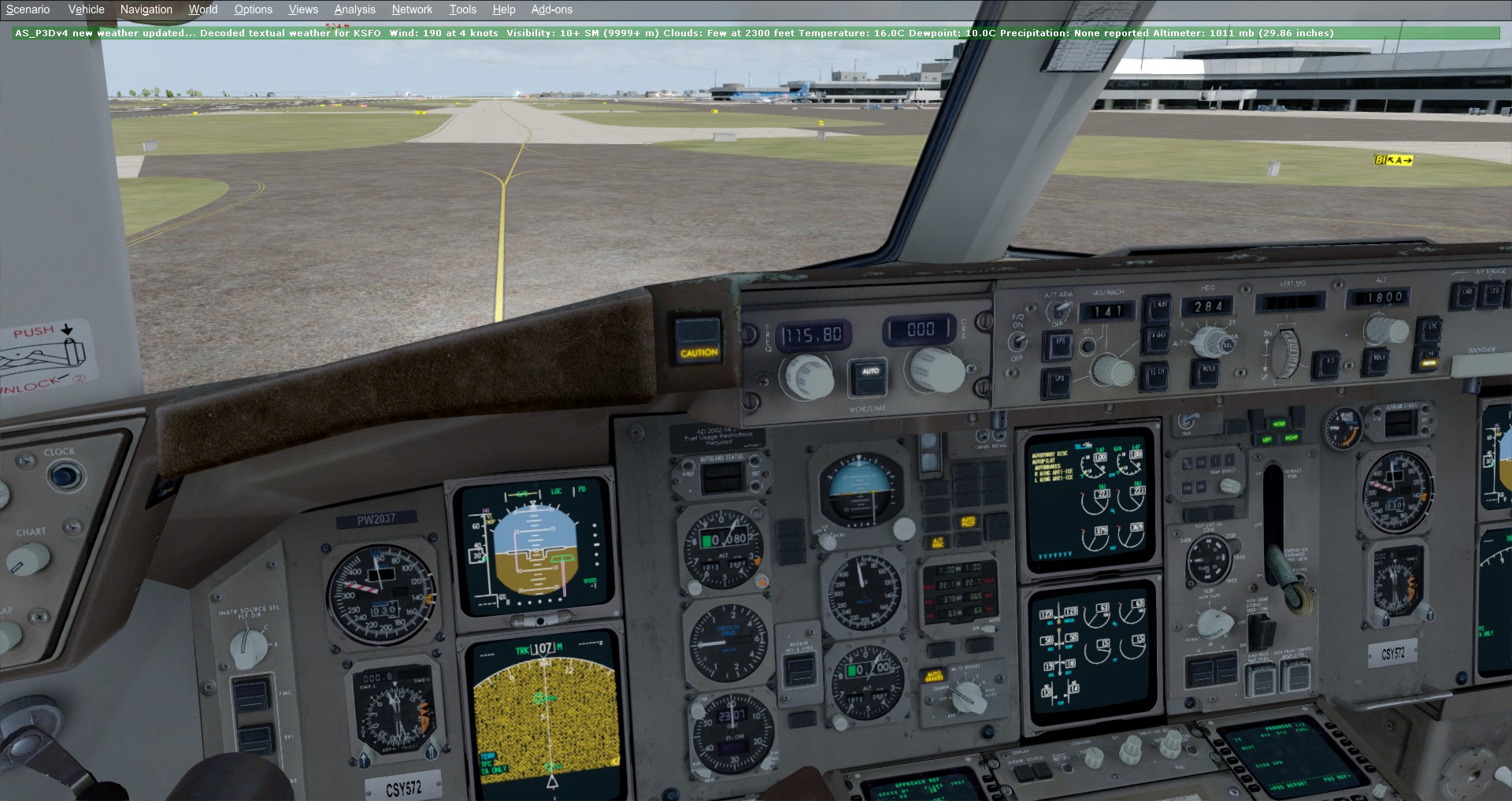Open the Help menu

[503, 9]
